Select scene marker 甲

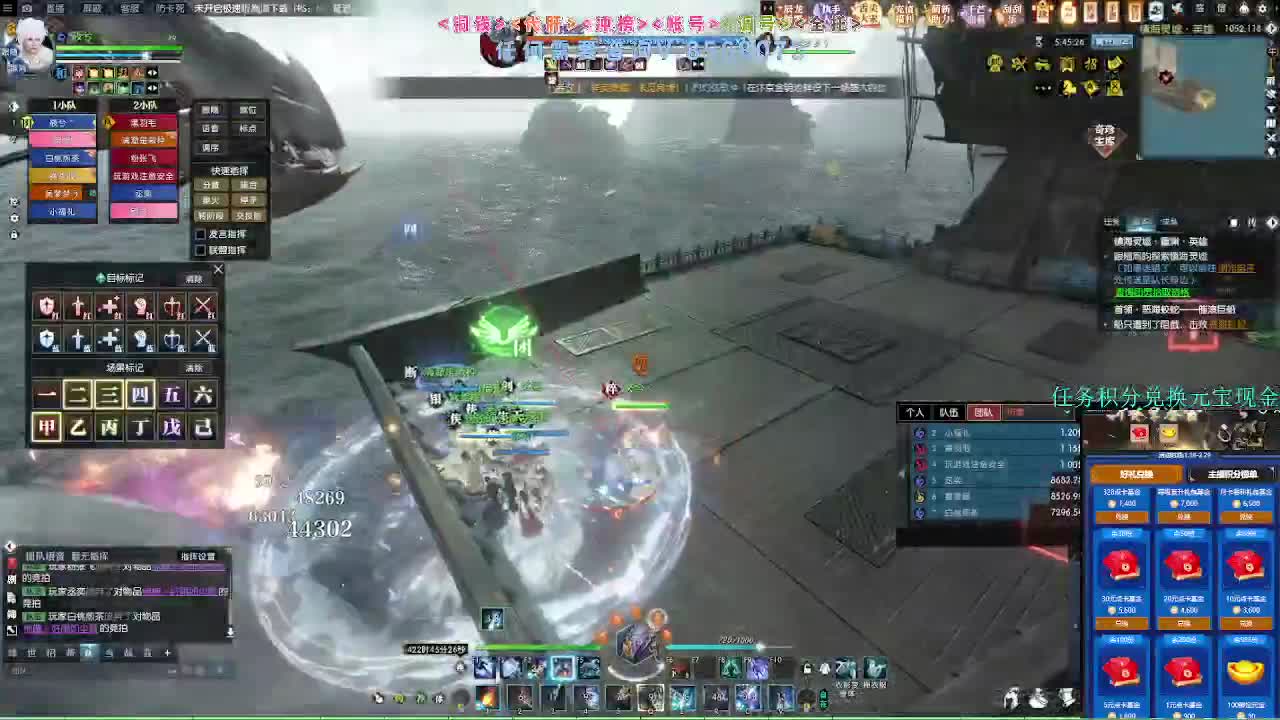45,424
